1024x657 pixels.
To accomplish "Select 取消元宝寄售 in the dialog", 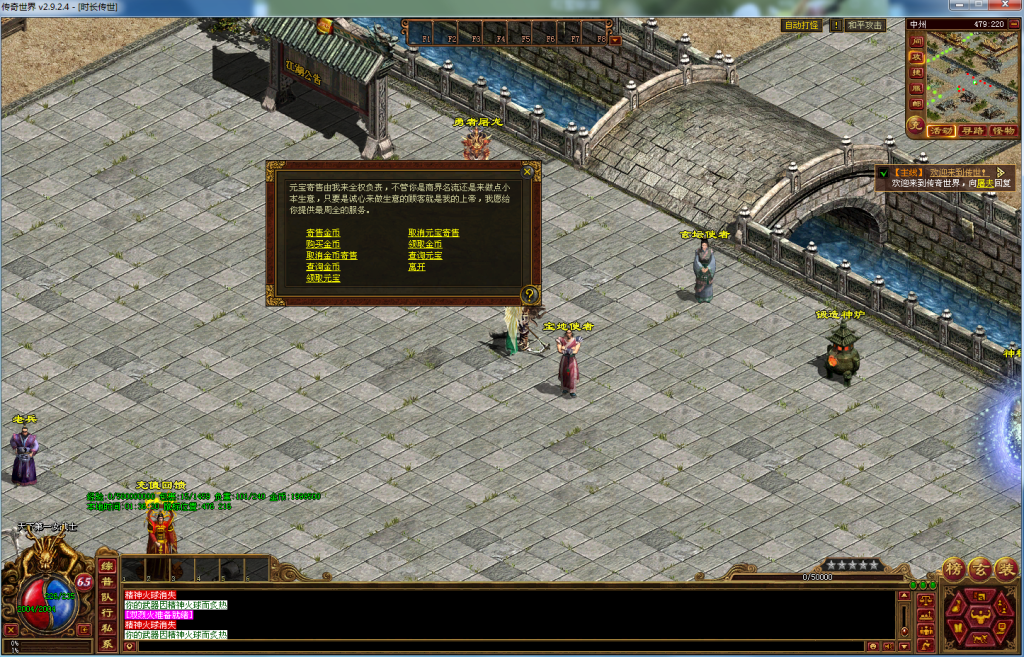I will pos(434,233).
